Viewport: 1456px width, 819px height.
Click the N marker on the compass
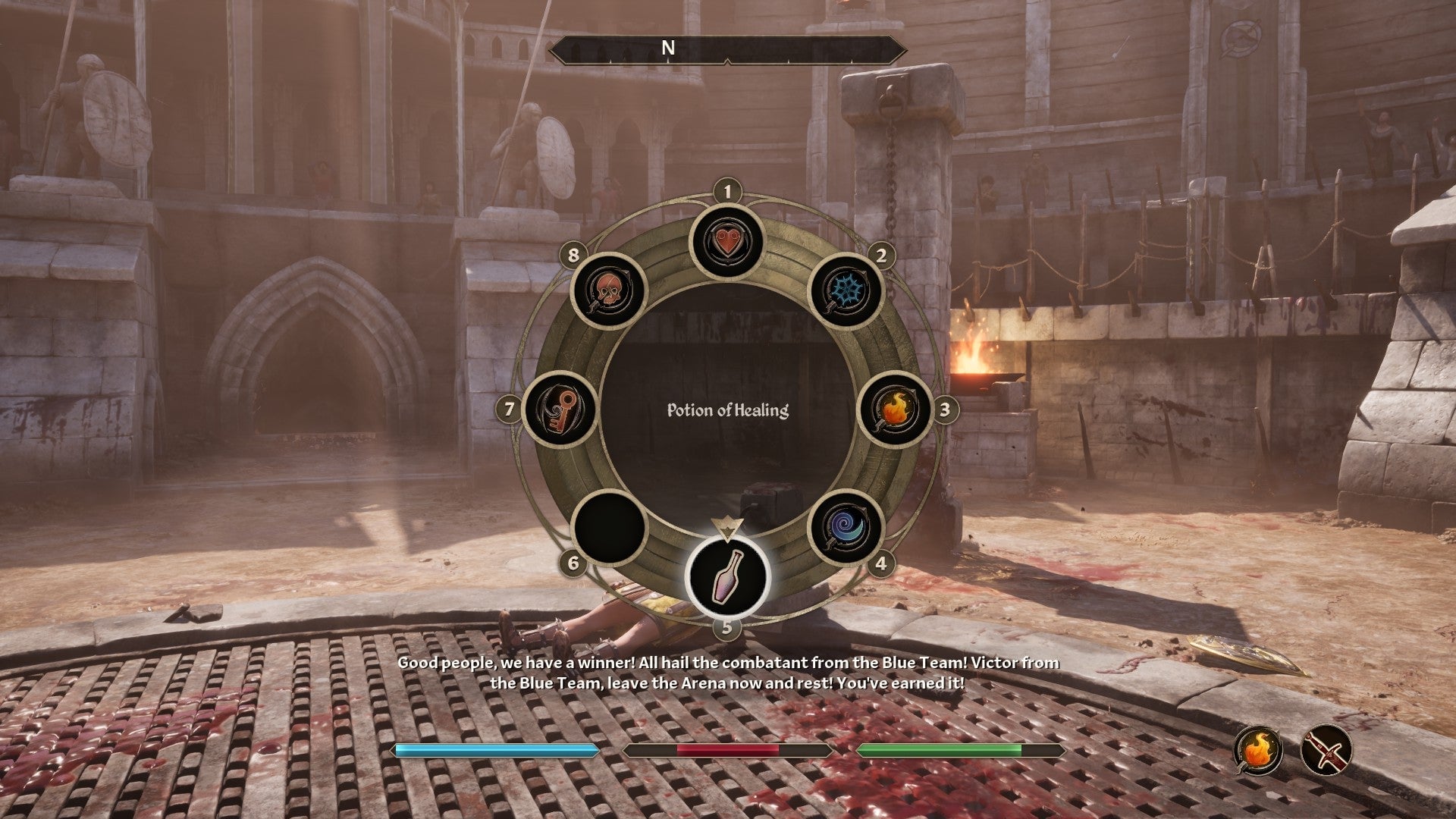[x=667, y=47]
